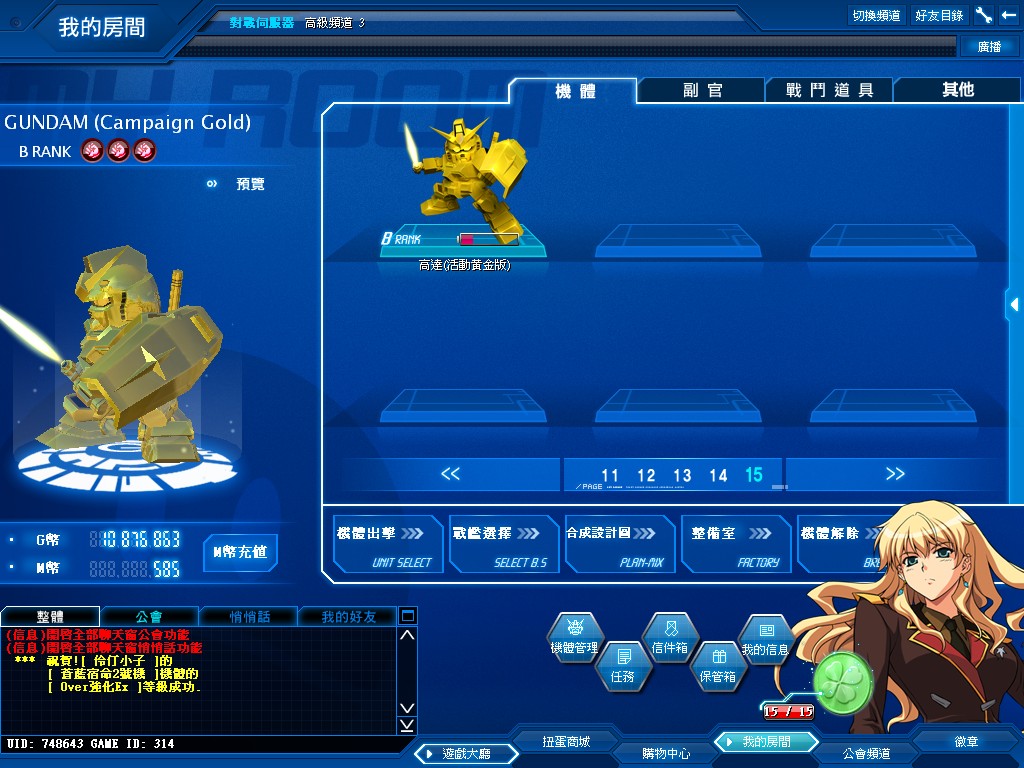Go to the 扭蛋商城 capsule shop
The width and height of the screenshot is (1024, 768).
point(566,742)
